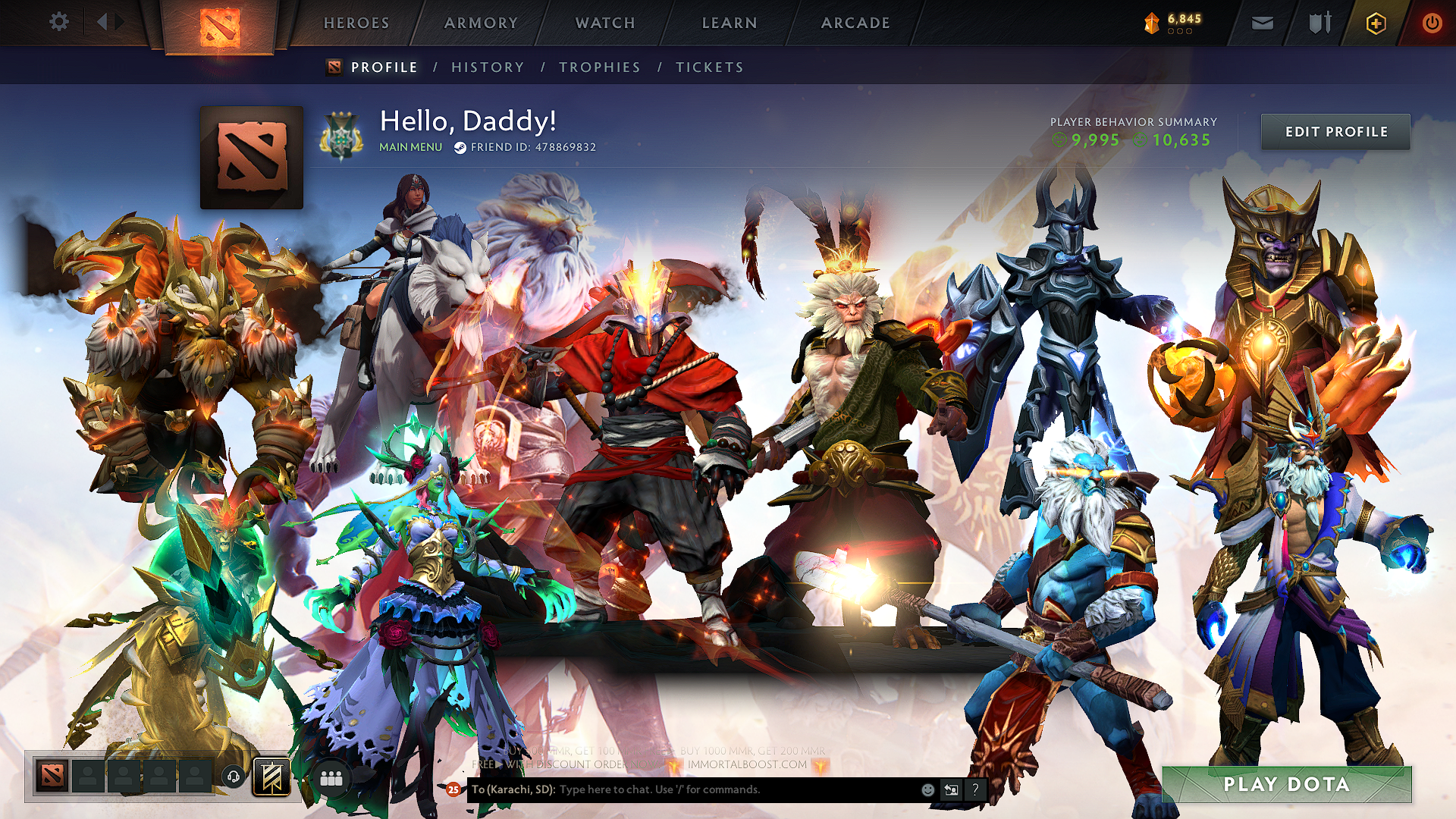Open the ARCADE menu
The image size is (1456, 819).
(855, 23)
